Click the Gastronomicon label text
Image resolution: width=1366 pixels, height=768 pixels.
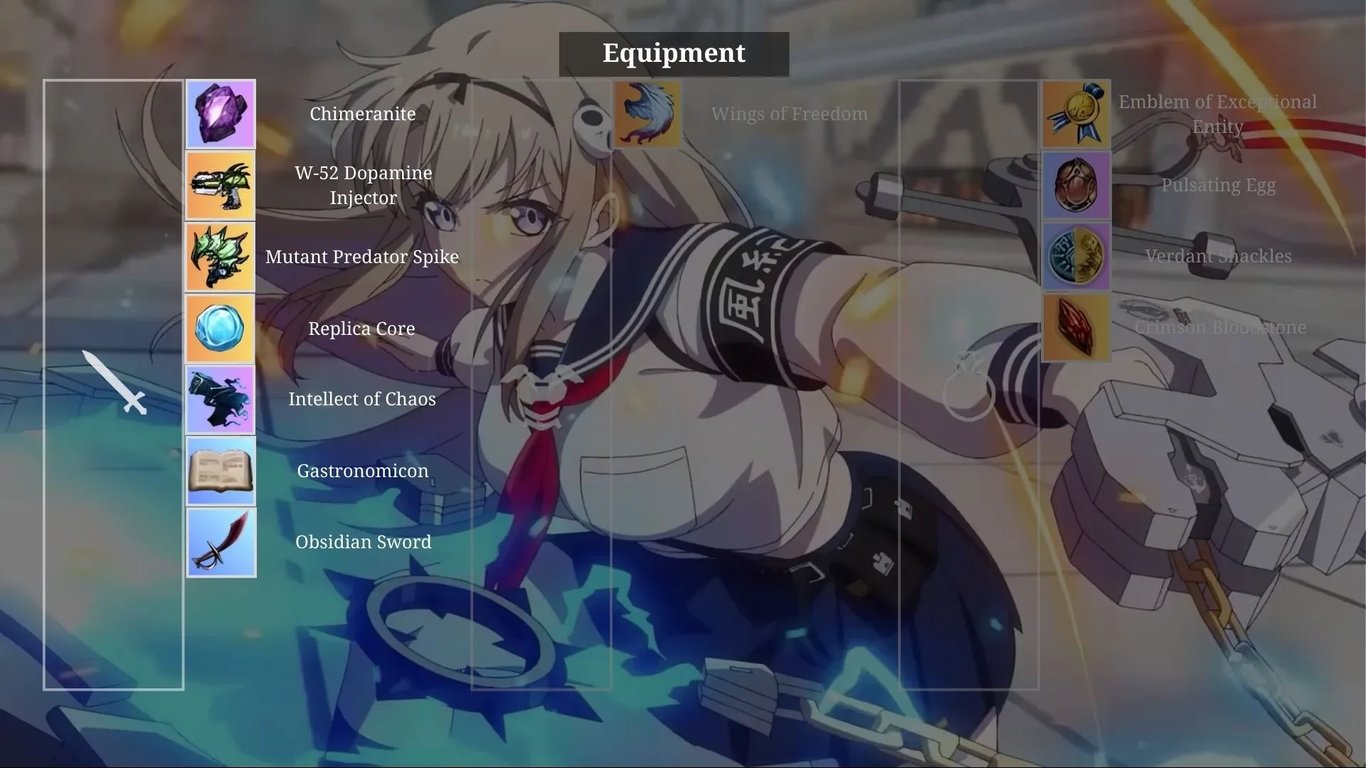click(x=362, y=470)
